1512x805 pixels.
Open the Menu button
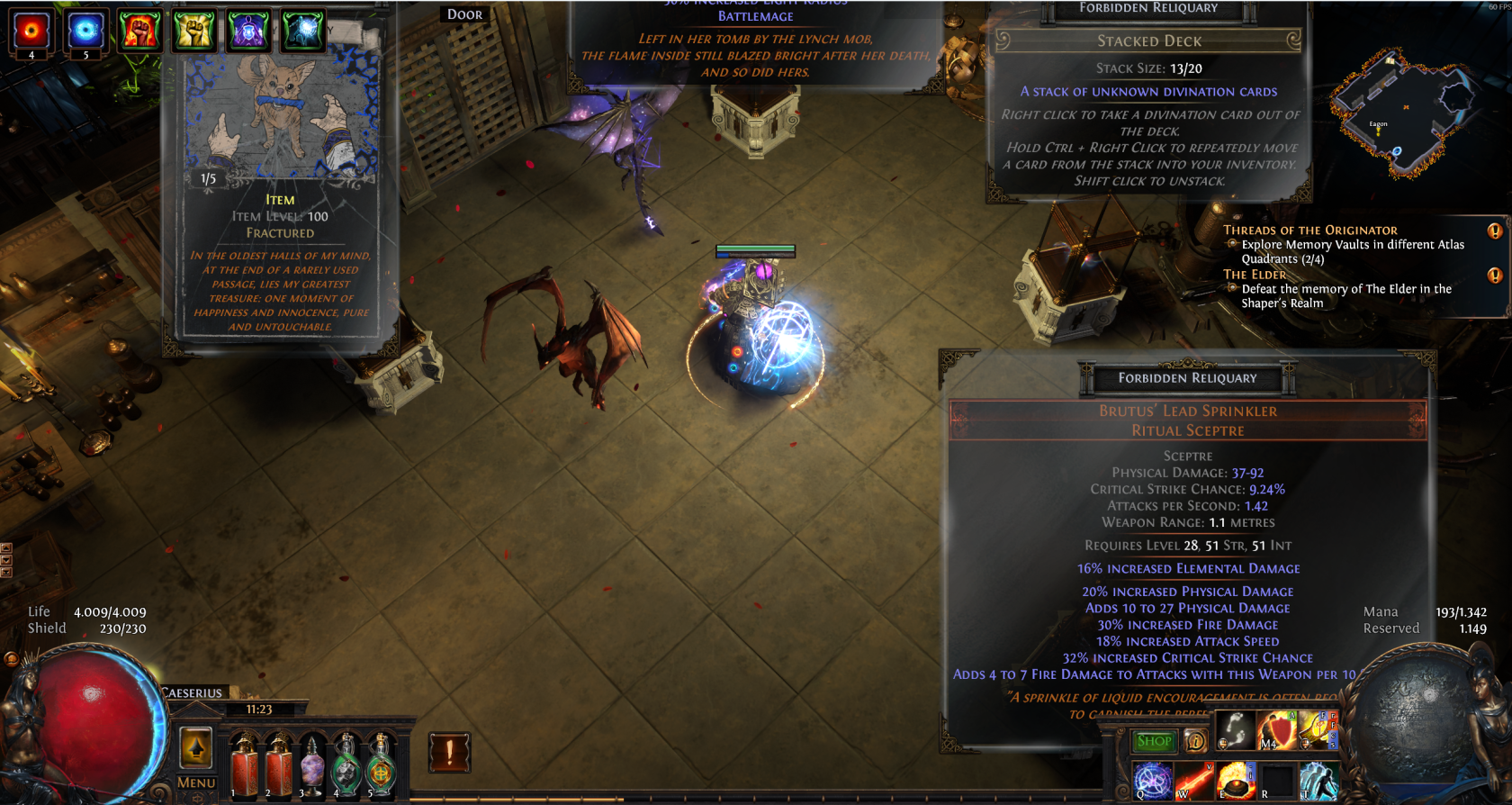click(x=196, y=782)
